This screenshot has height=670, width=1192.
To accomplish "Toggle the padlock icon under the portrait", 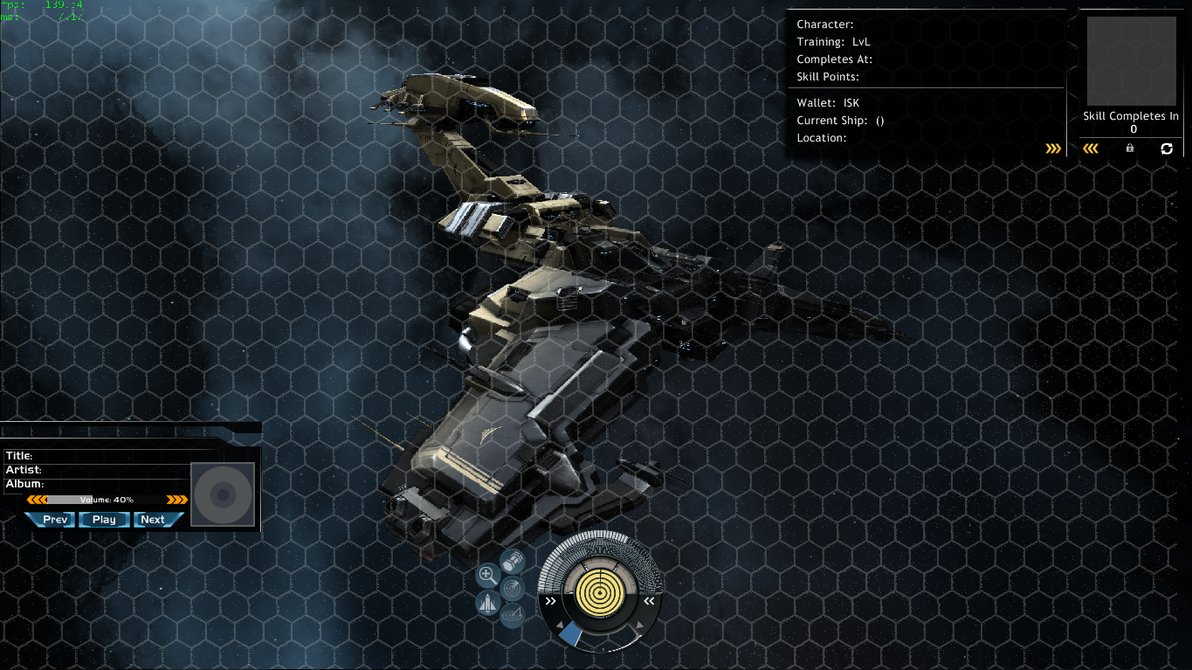I will (1130, 148).
